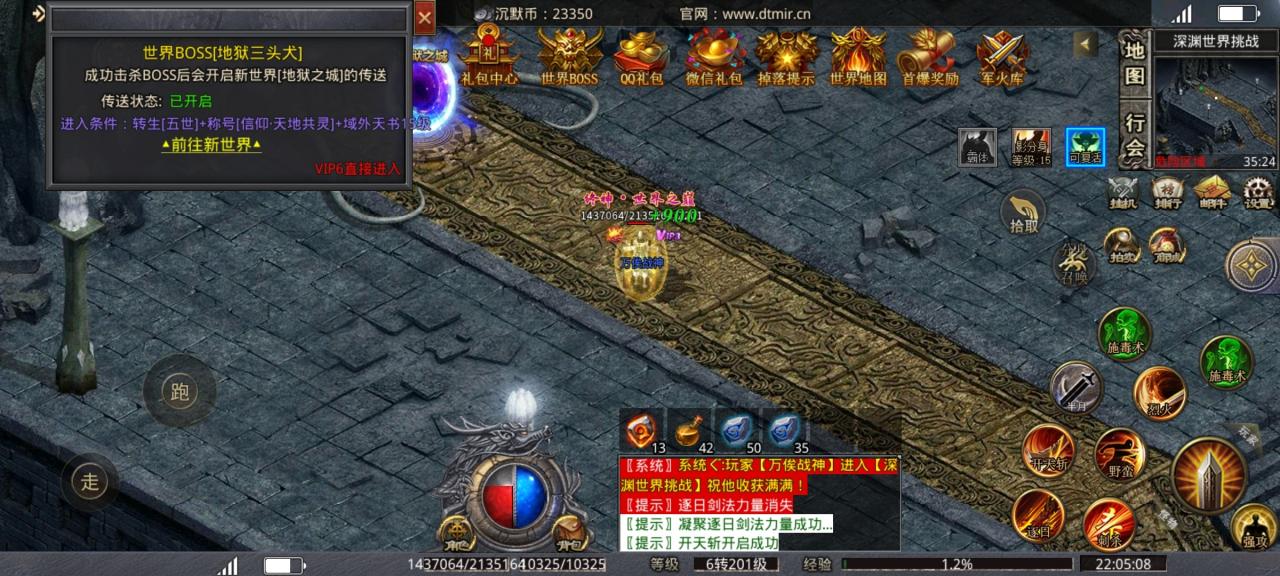Toggle the 走 walk button
Image resolution: width=1280 pixels, height=576 pixels.
91,483
